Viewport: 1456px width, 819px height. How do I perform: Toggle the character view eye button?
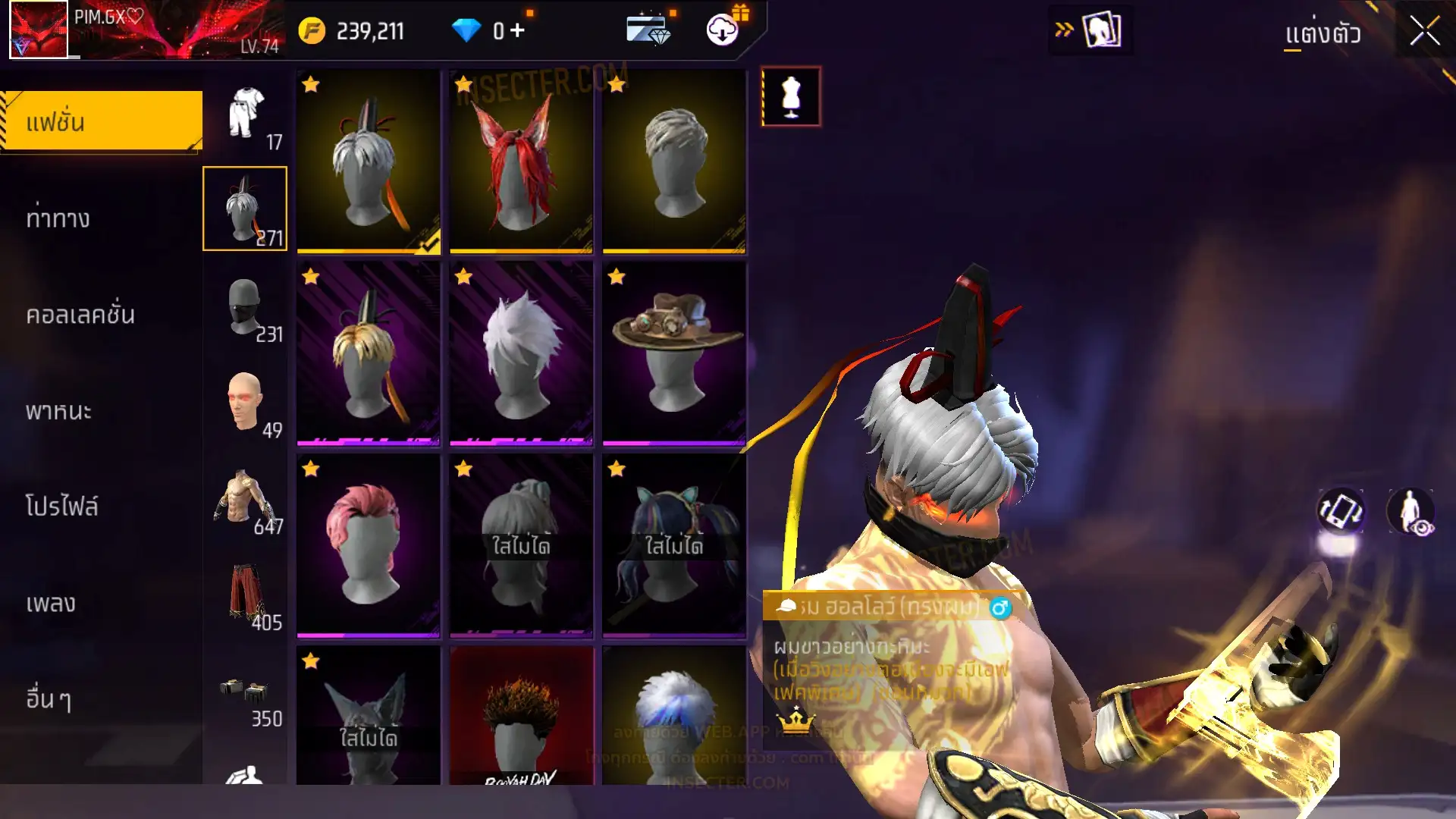pos(1410,511)
